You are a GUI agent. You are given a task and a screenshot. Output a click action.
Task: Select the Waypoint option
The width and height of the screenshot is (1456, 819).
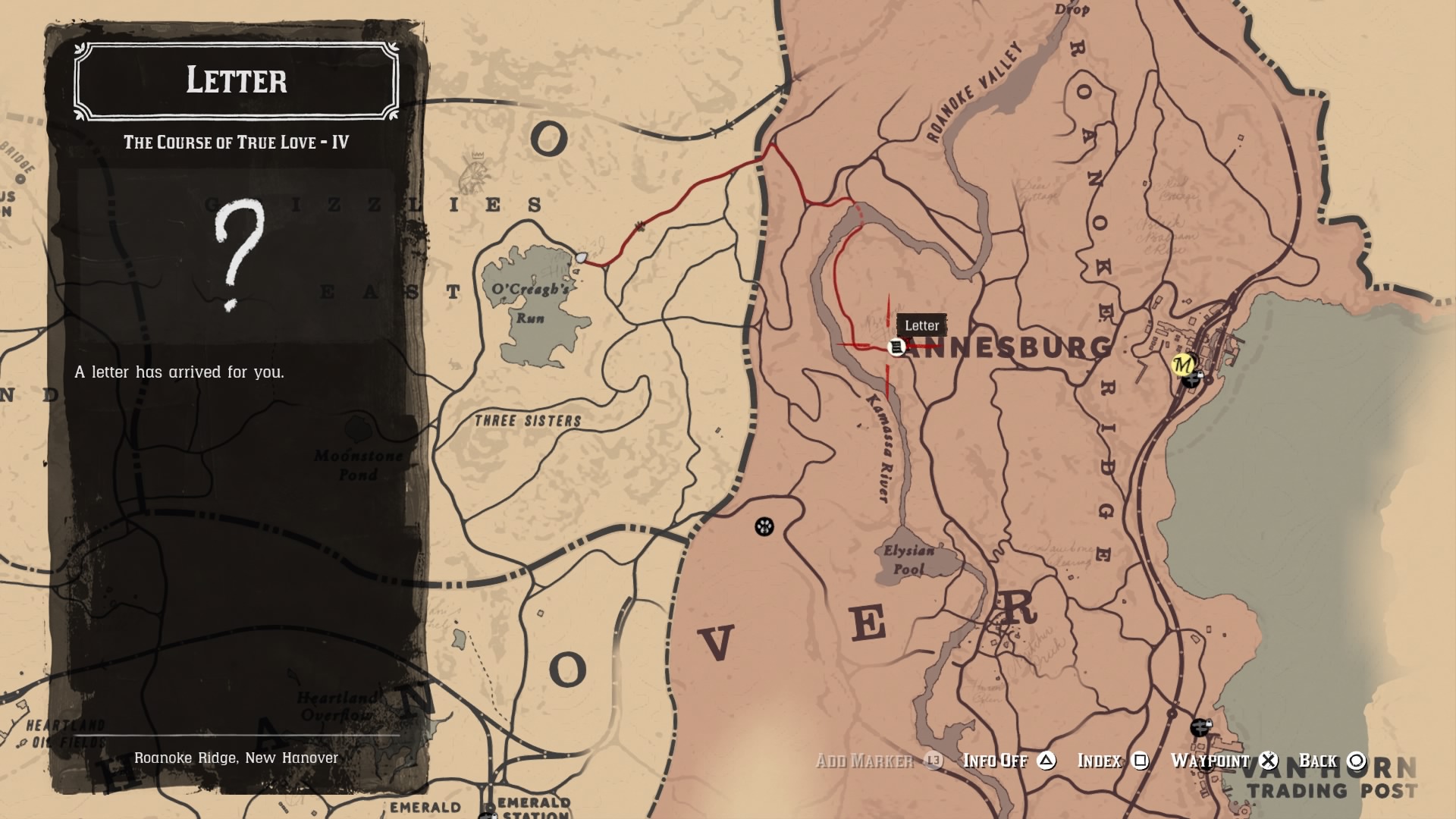pyautogui.click(x=1211, y=761)
